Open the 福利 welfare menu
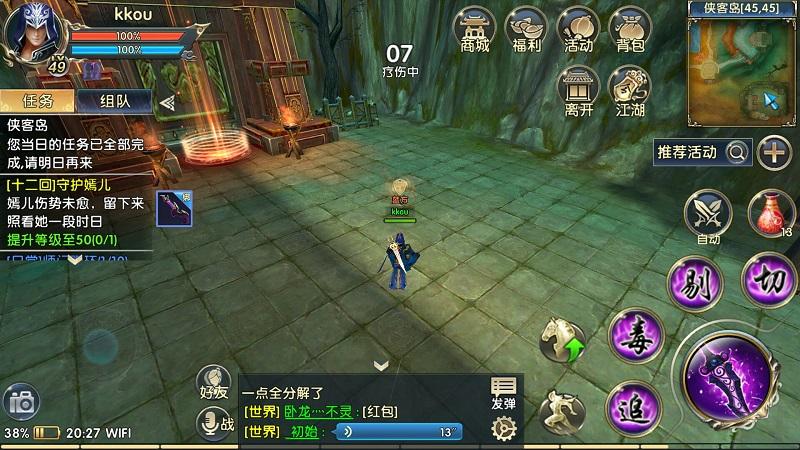This screenshot has width=800, height=450. coord(526,30)
